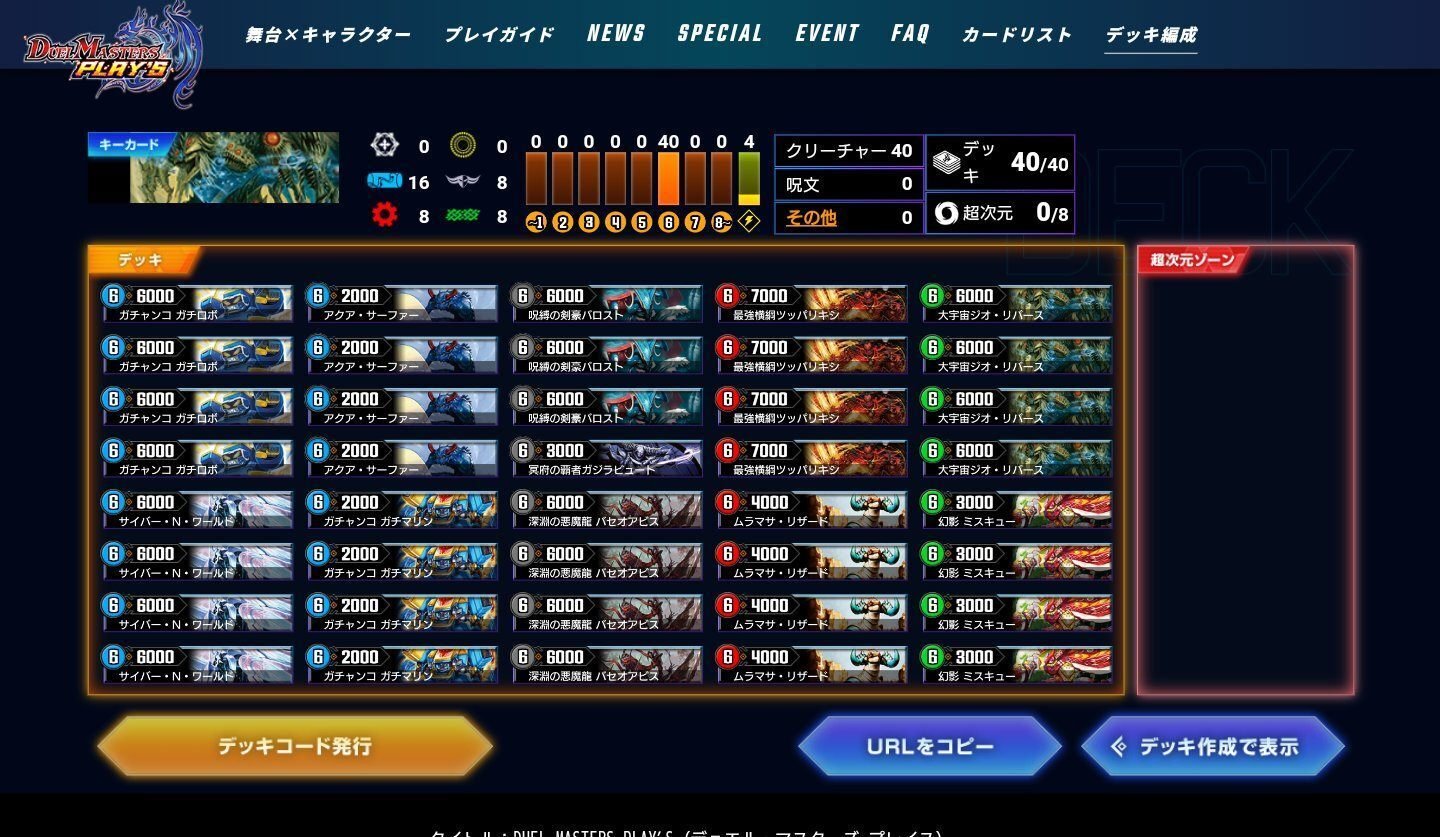Open the デッキ編成 menu item

(1150, 32)
